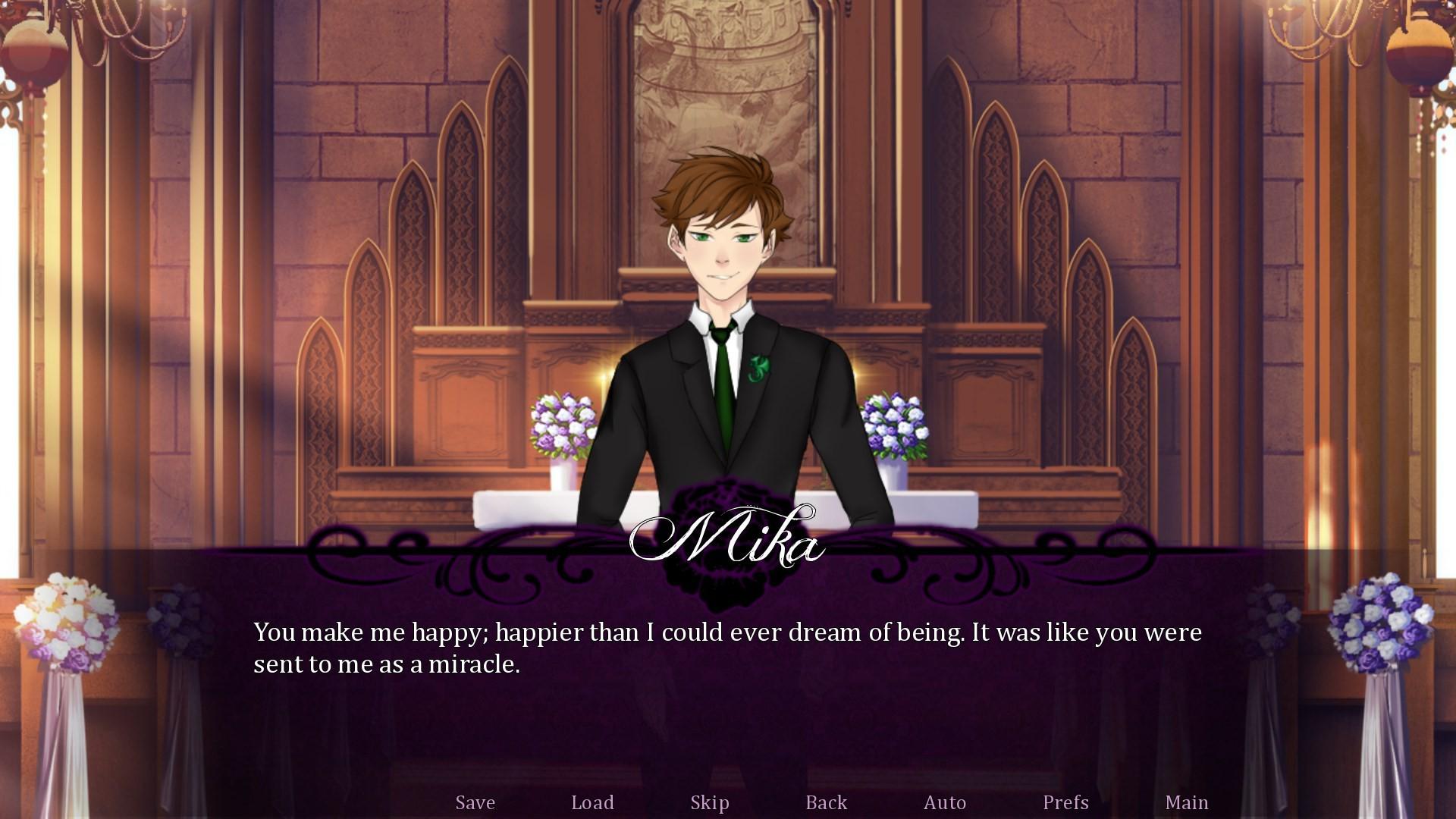This screenshot has width=1456, height=819.
Task: Click the right altar flower vase
Action: click(x=895, y=425)
